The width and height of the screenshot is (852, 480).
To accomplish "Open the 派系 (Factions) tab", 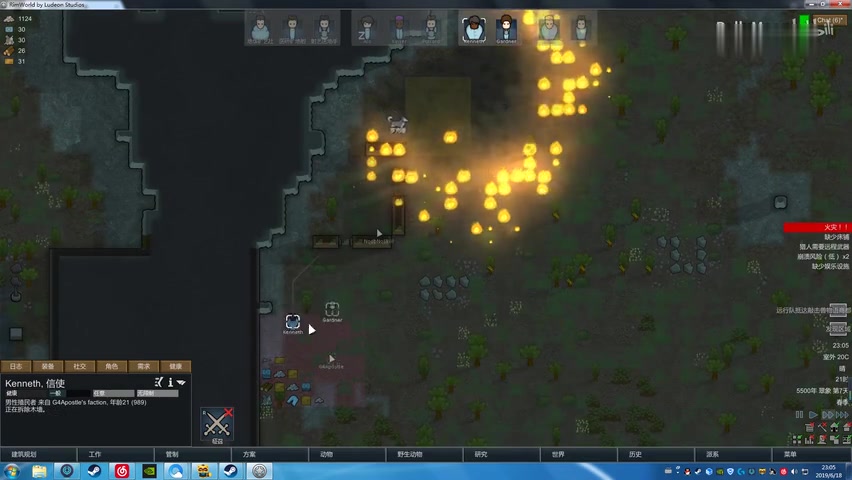I will pyautogui.click(x=712, y=454).
